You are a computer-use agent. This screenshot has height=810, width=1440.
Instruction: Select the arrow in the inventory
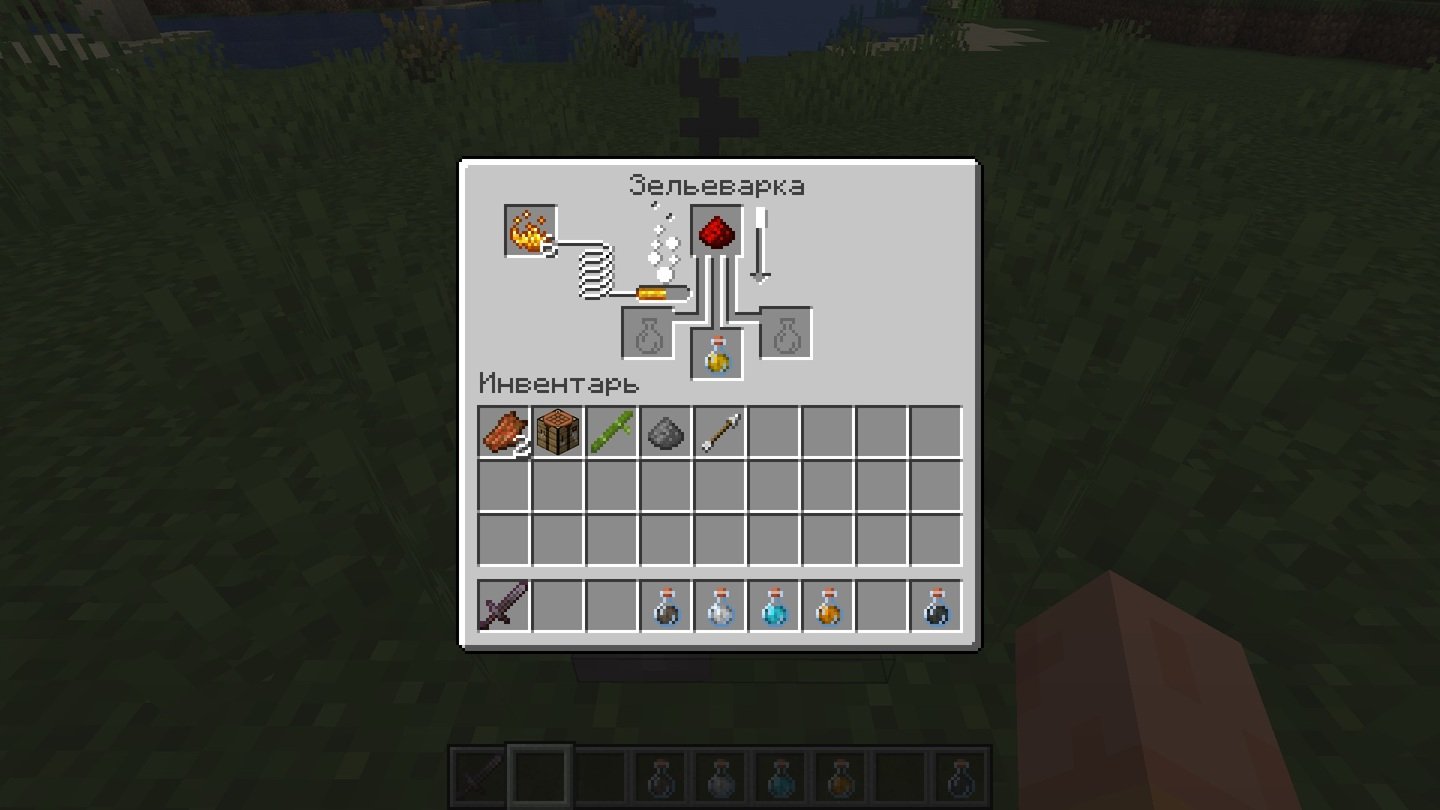pyautogui.click(x=720, y=432)
